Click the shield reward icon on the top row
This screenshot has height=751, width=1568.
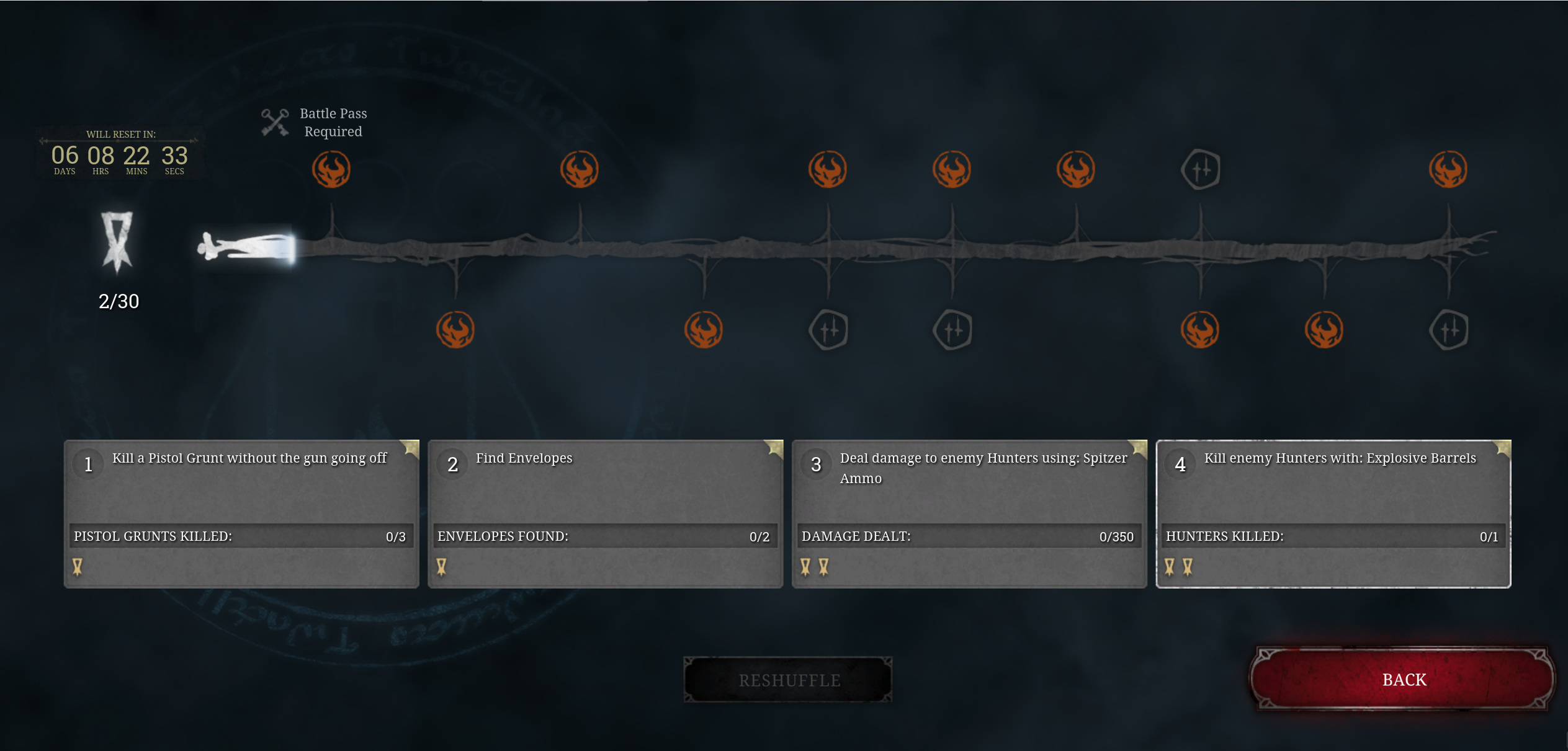click(x=1200, y=169)
